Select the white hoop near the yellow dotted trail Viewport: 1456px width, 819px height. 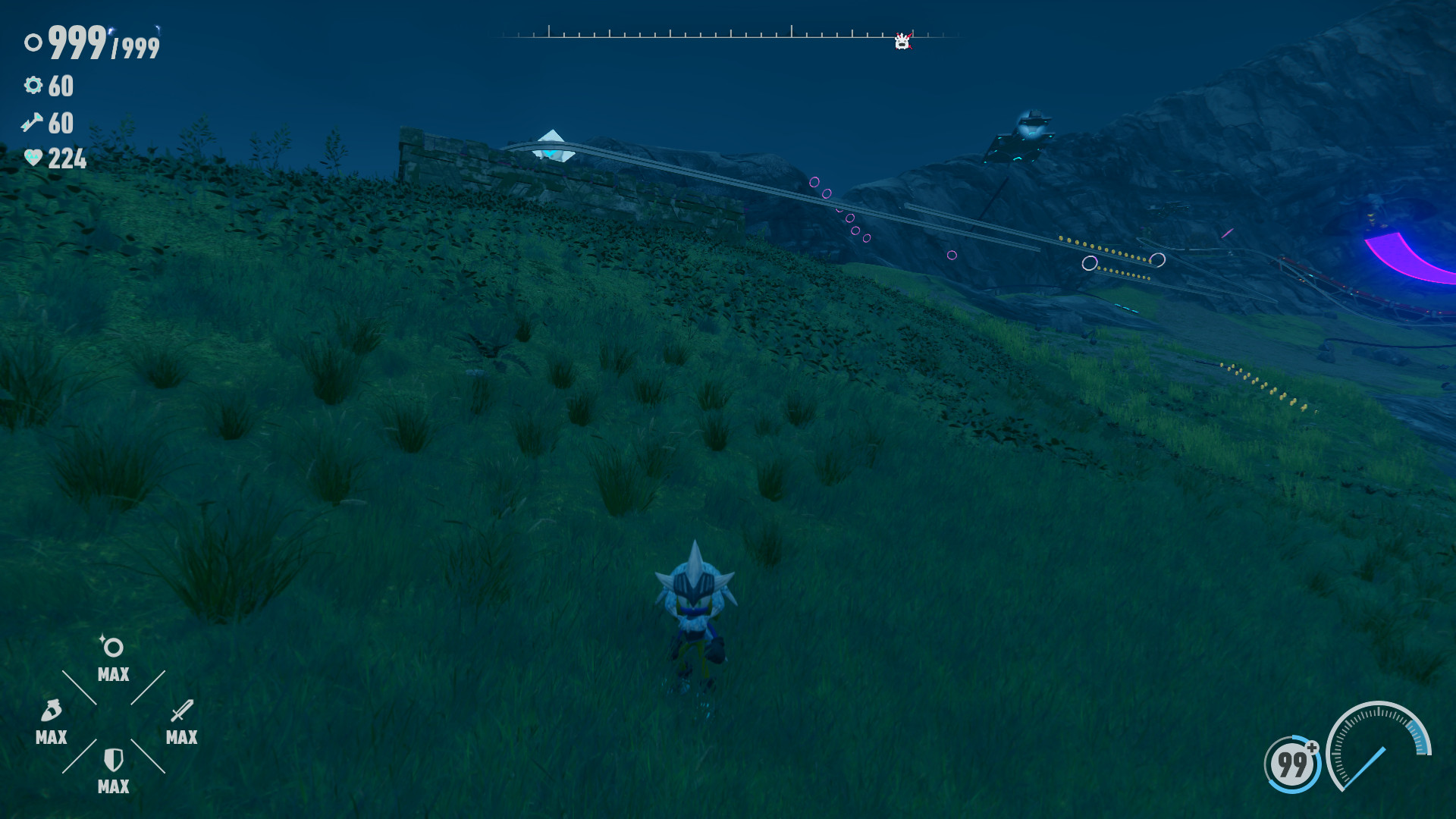coord(1090,264)
